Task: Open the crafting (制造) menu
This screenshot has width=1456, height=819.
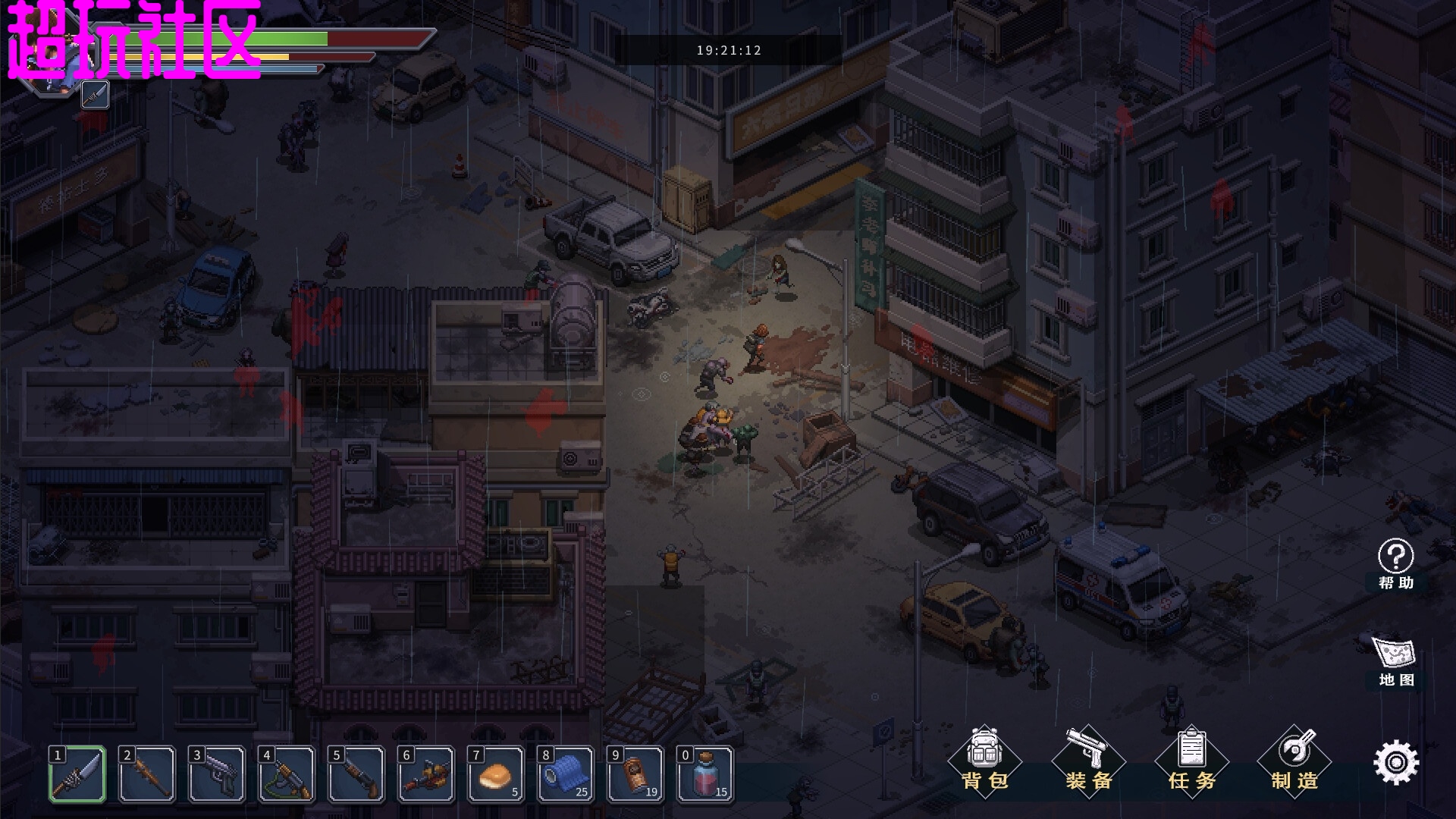Action: tap(1294, 760)
